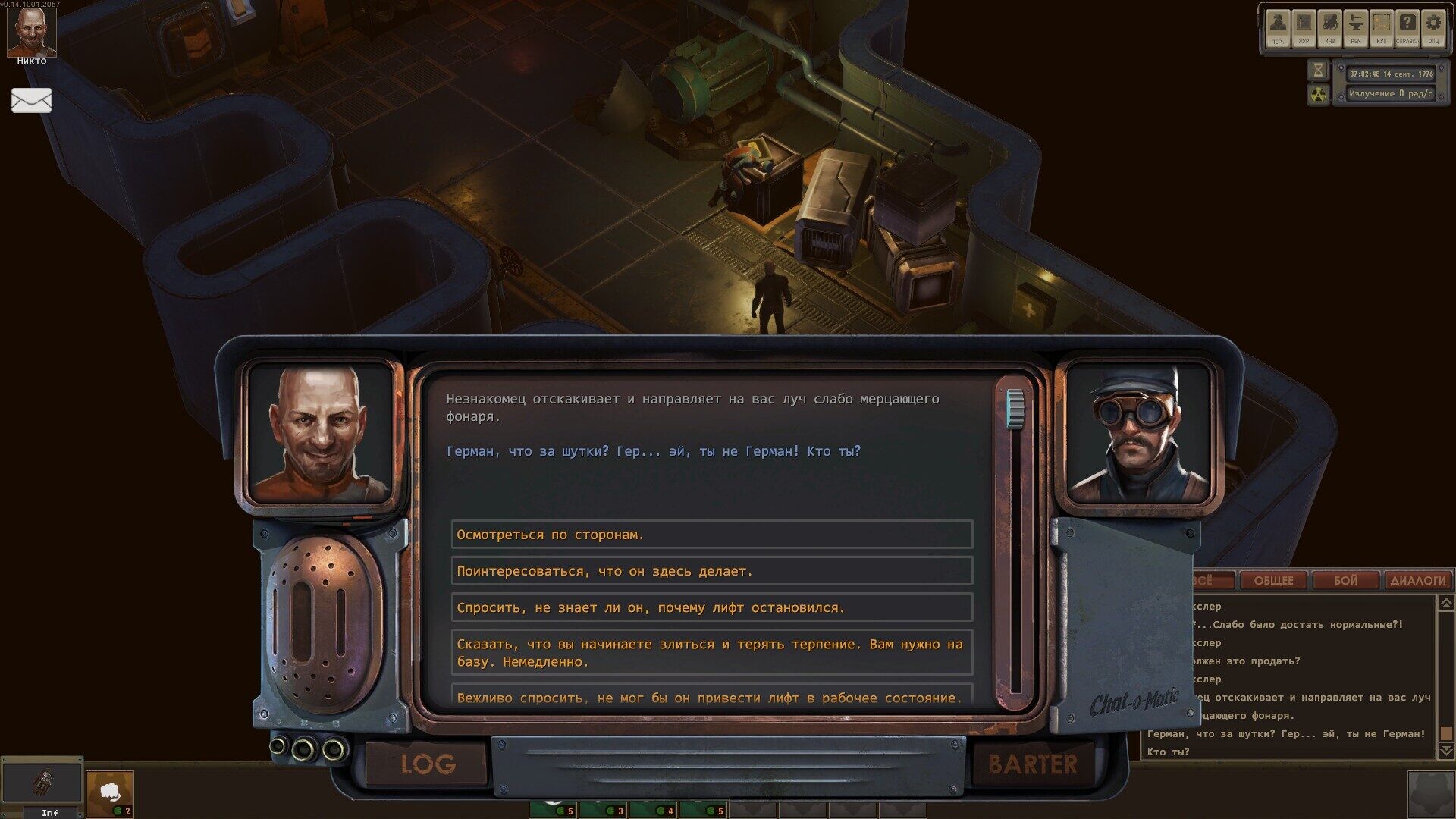Screen dimensions: 1456x819
Task: Ask why the lift stopped
Action: (x=711, y=607)
